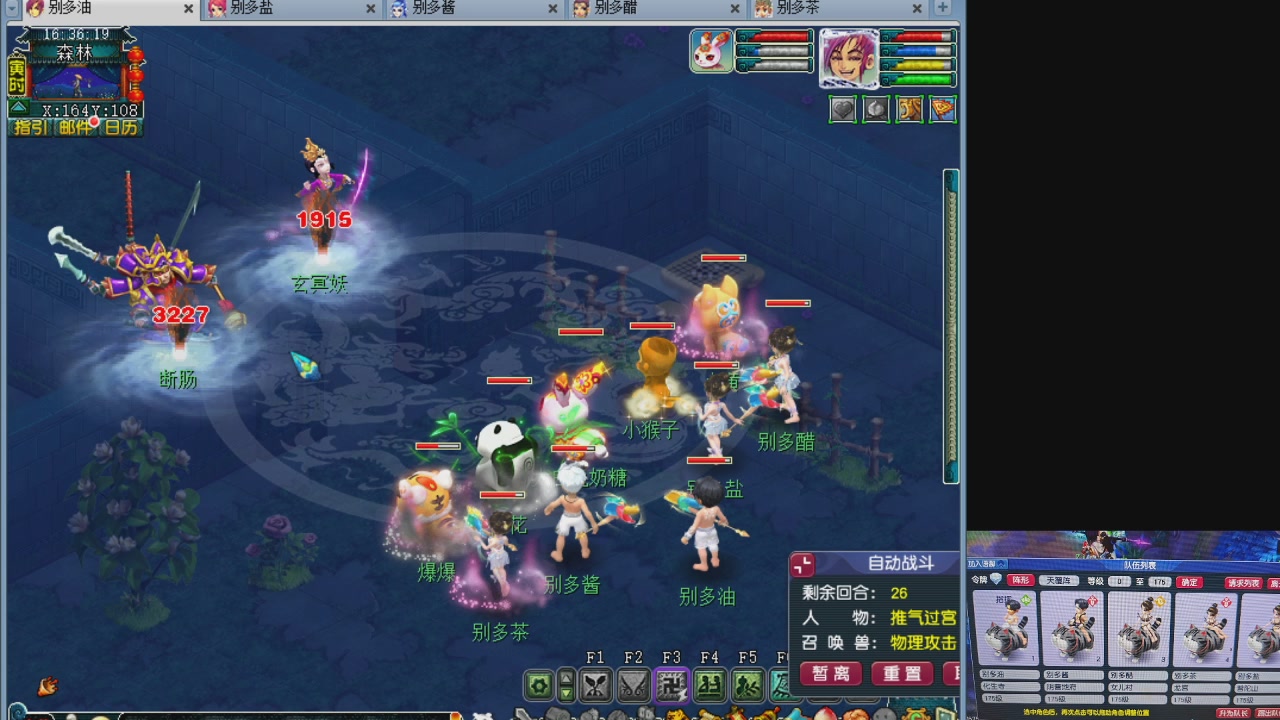Select the F2 winged skill icon

[632, 684]
